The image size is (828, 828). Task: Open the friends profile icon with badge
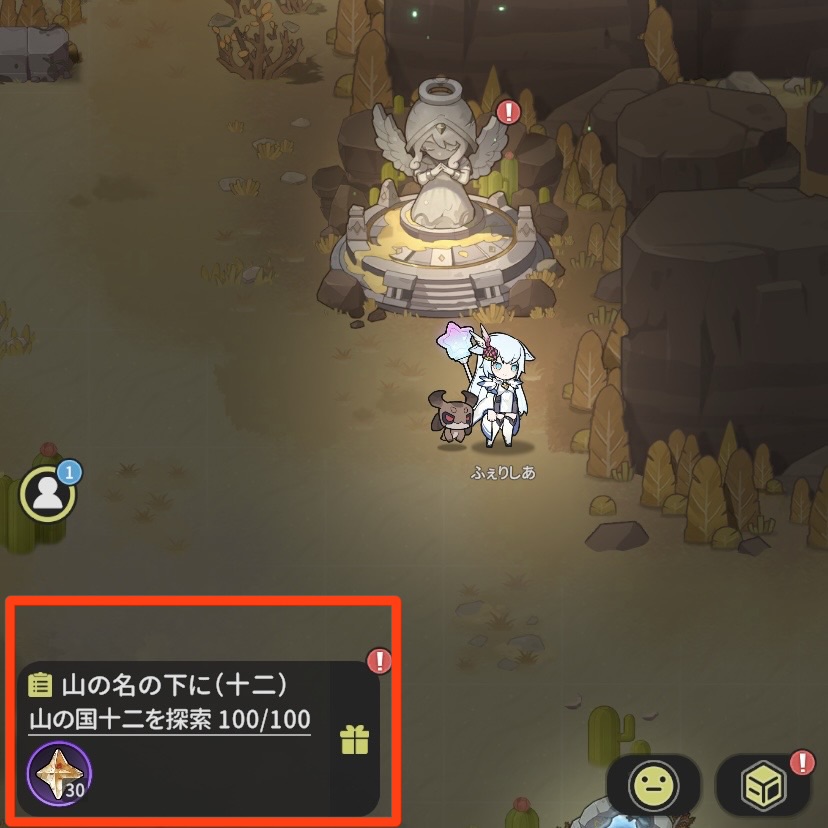click(47, 492)
